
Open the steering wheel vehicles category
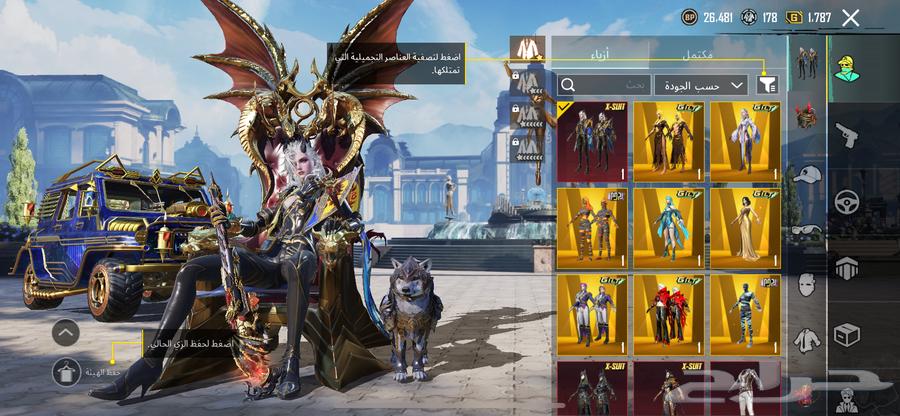[847, 200]
